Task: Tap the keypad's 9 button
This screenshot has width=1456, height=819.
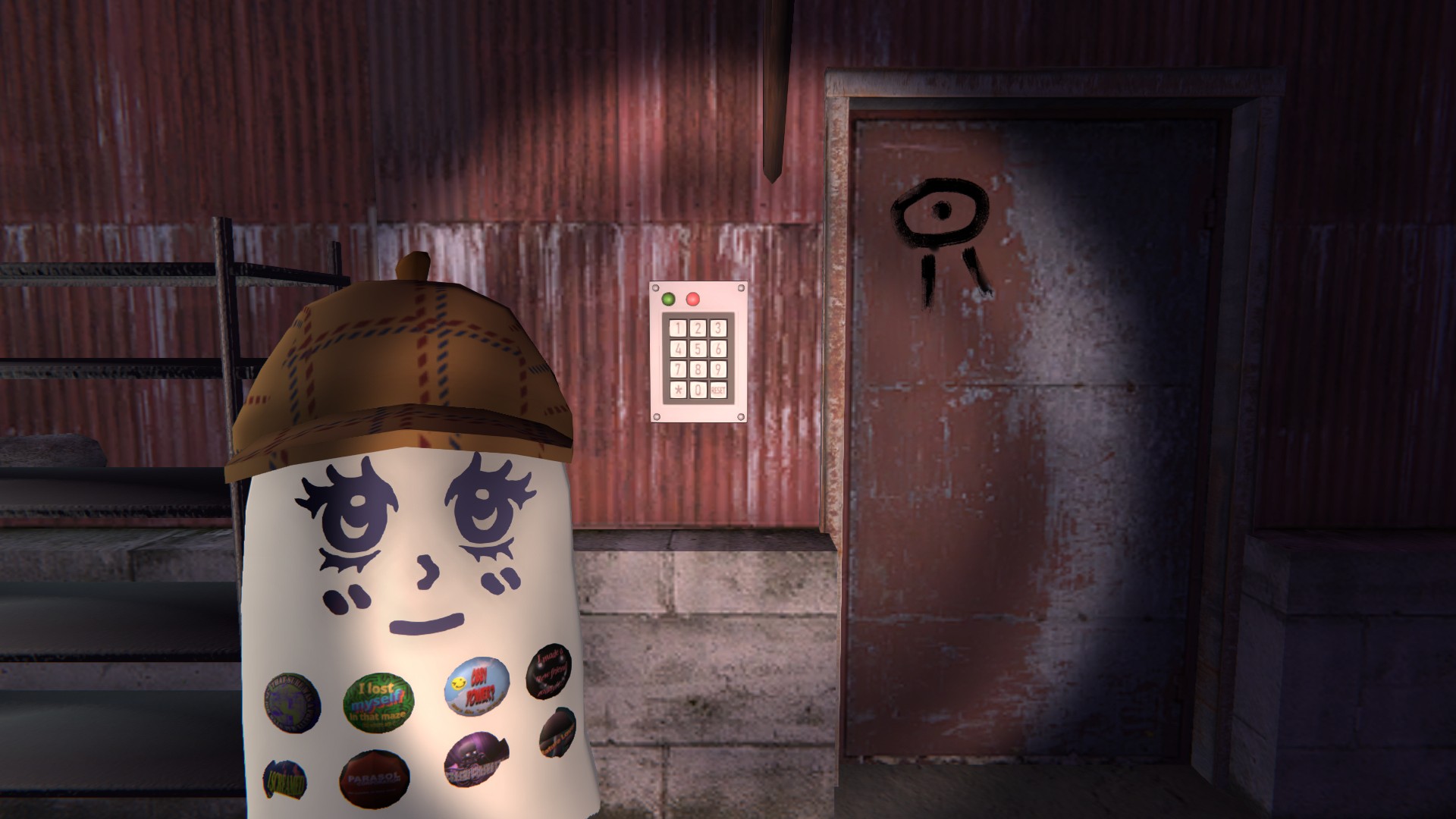Action: (x=717, y=369)
